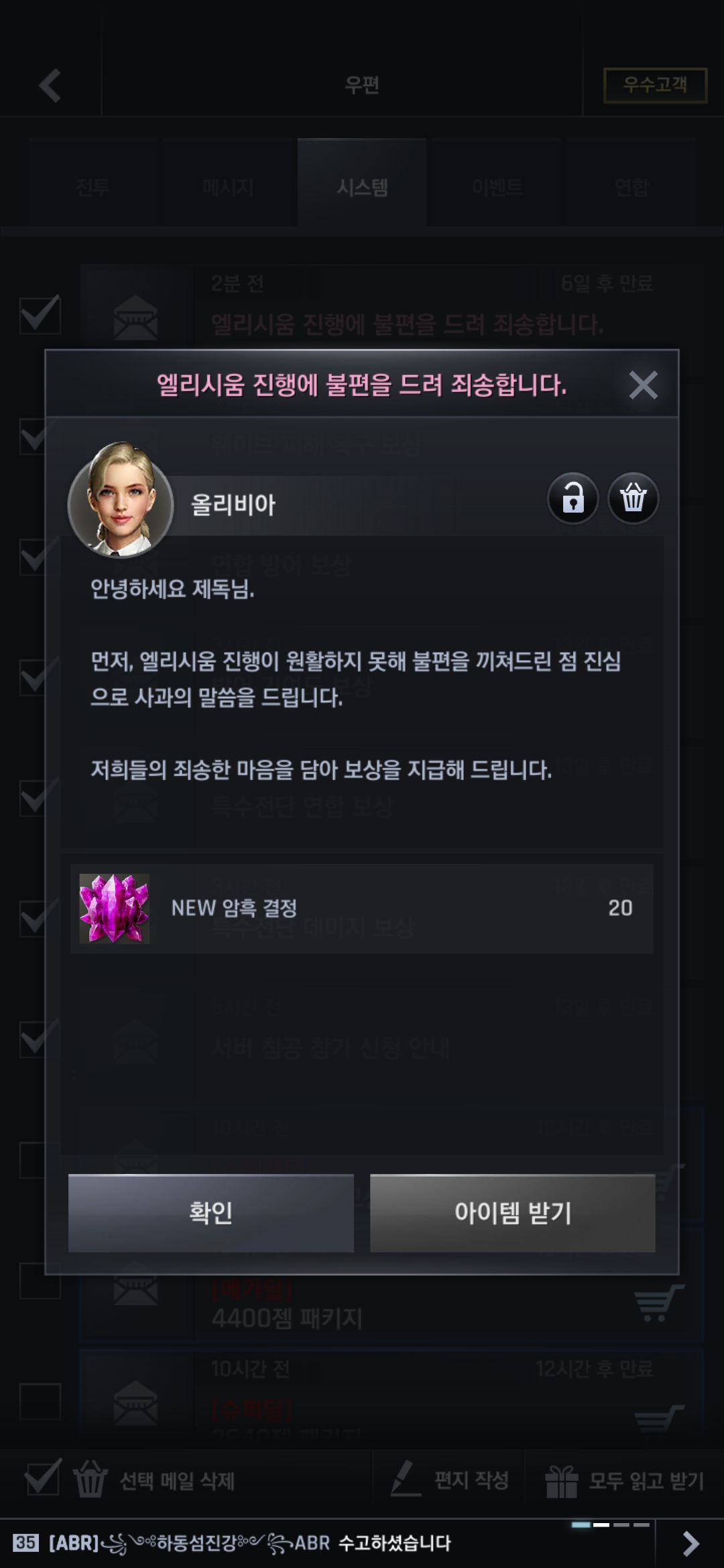This screenshot has width=724, height=1568.
Task: Close the Elysium apology mail popup
Action: pyautogui.click(x=643, y=385)
